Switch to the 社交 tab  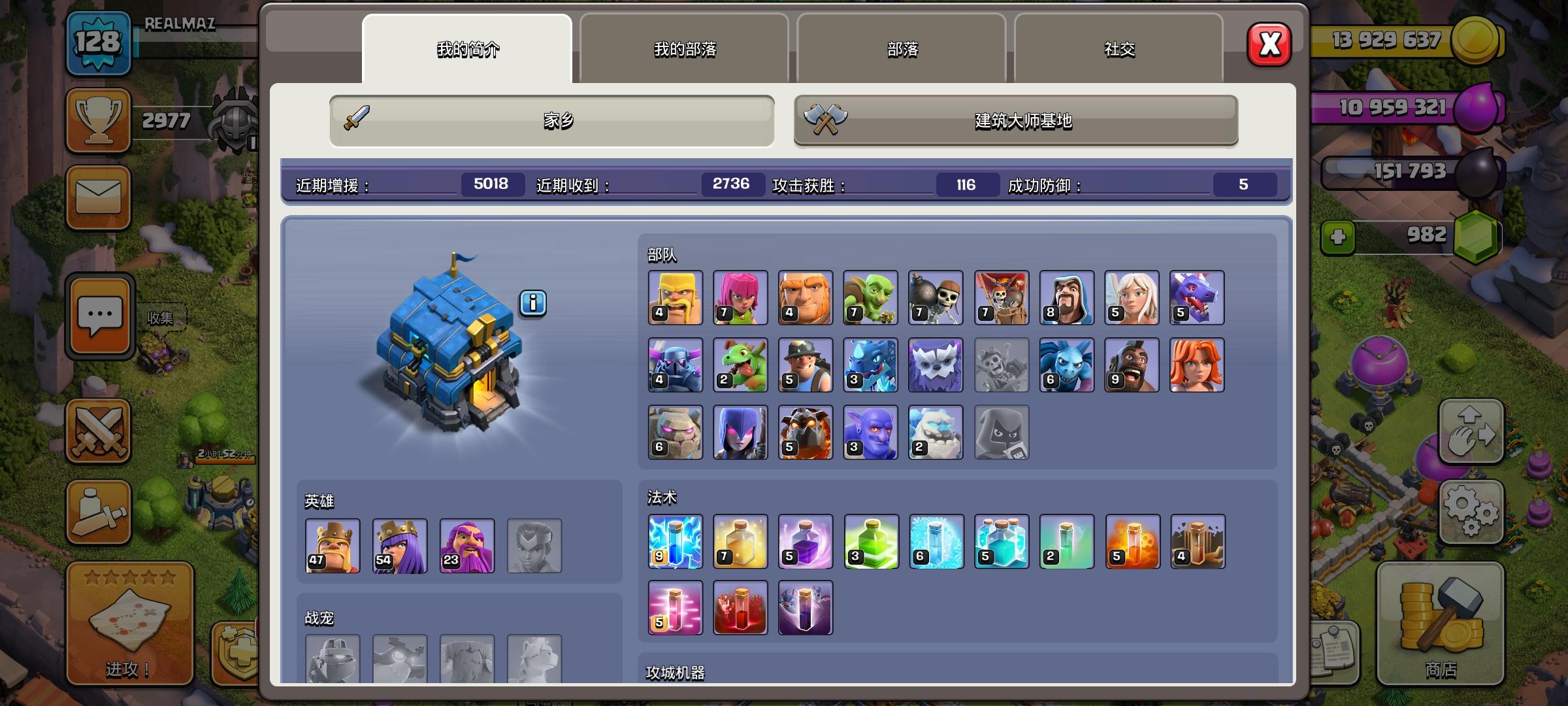tap(1119, 48)
